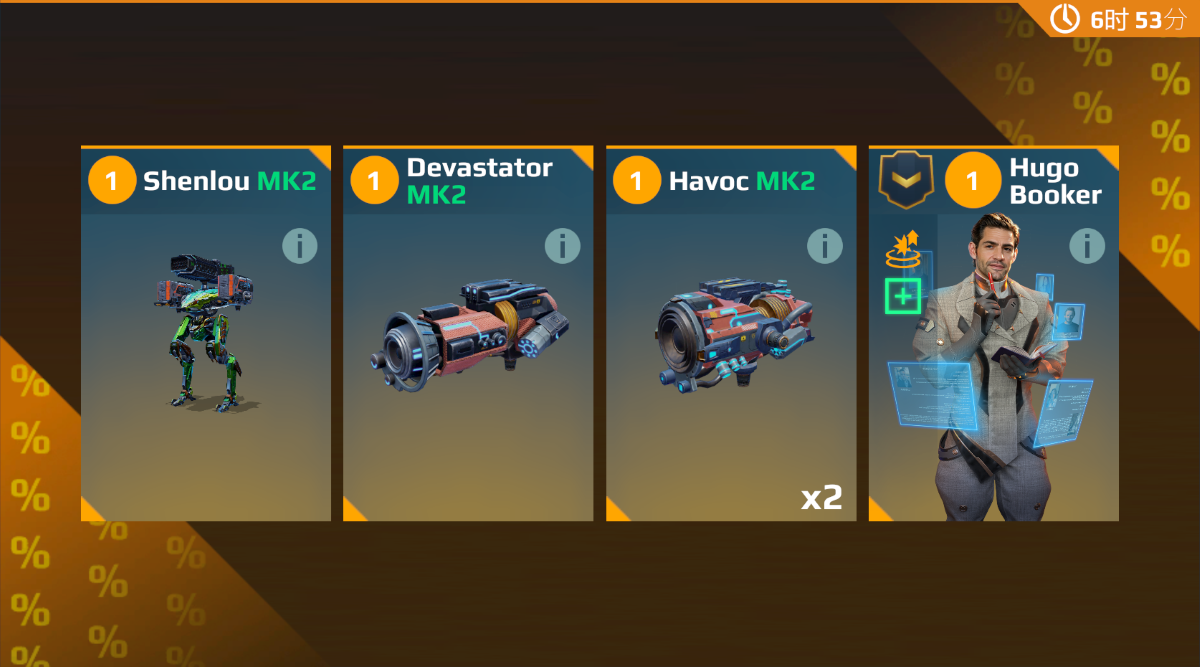1200x667 pixels.
Task: Click the pilot rank chevron badge
Action: [905, 181]
